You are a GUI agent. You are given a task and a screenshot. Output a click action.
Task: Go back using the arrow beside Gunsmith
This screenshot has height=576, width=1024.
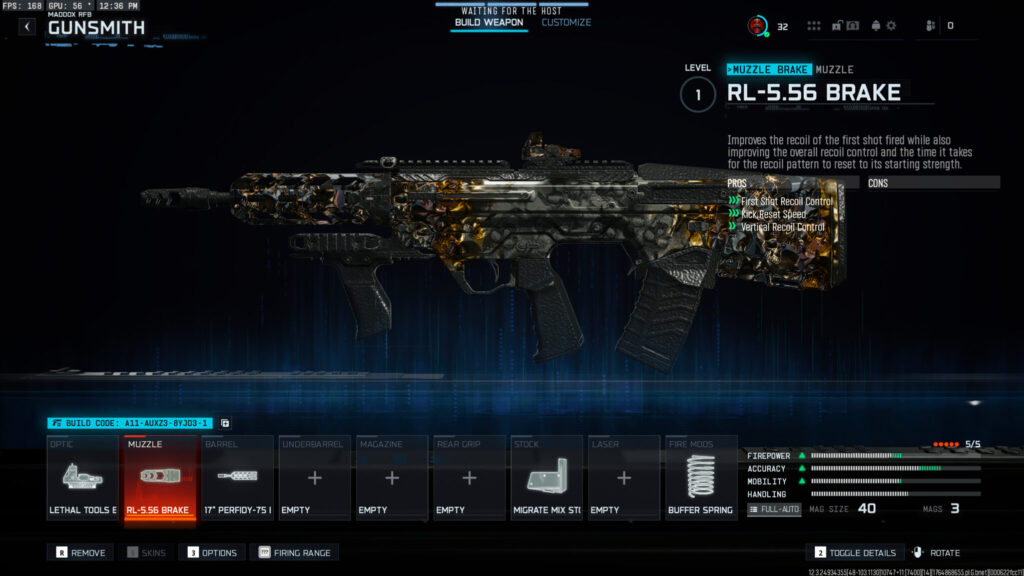pos(27,27)
